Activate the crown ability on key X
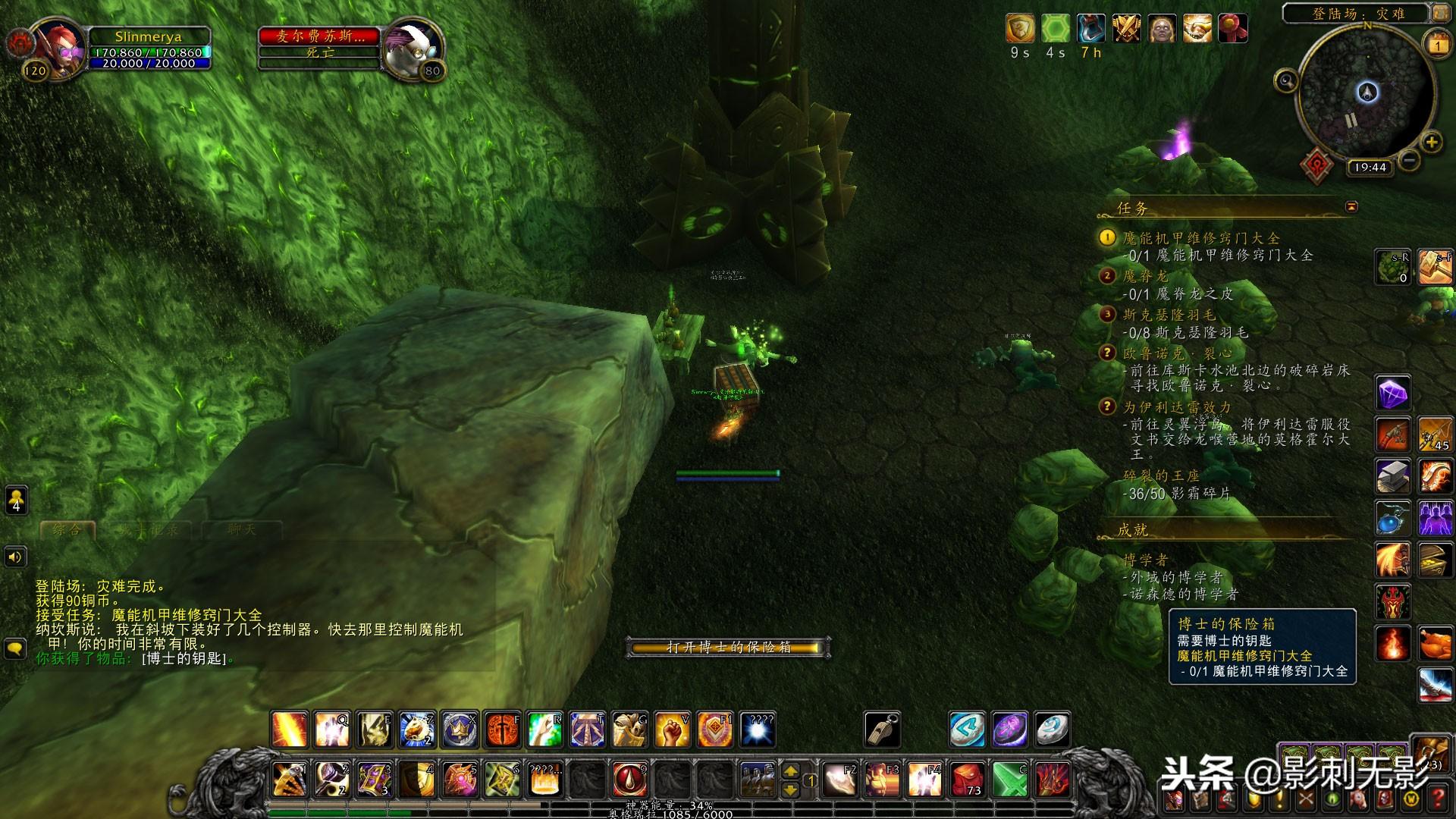The image size is (1456, 819). coord(460,730)
